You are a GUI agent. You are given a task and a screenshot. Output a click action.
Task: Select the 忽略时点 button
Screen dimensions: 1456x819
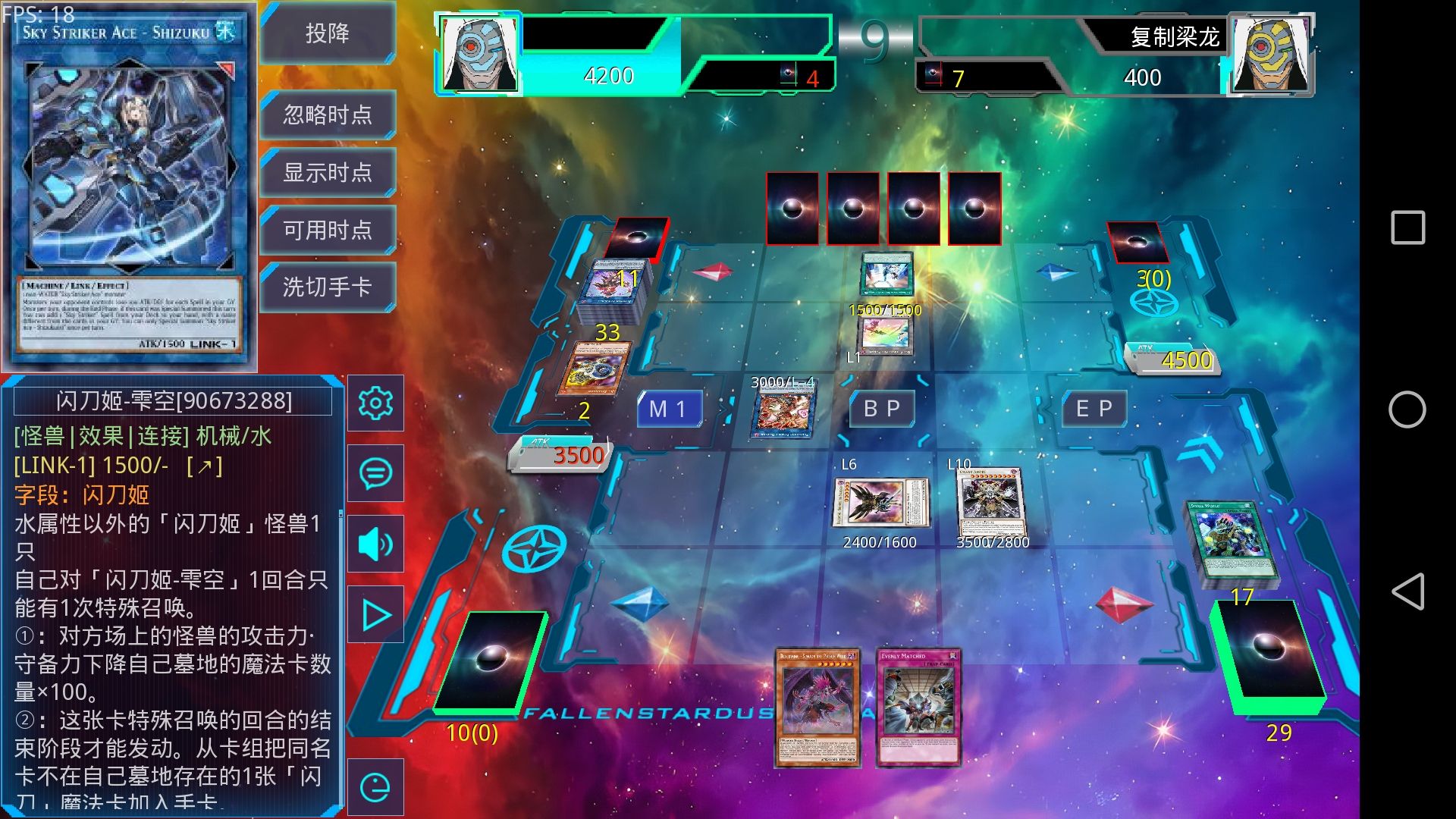[328, 115]
